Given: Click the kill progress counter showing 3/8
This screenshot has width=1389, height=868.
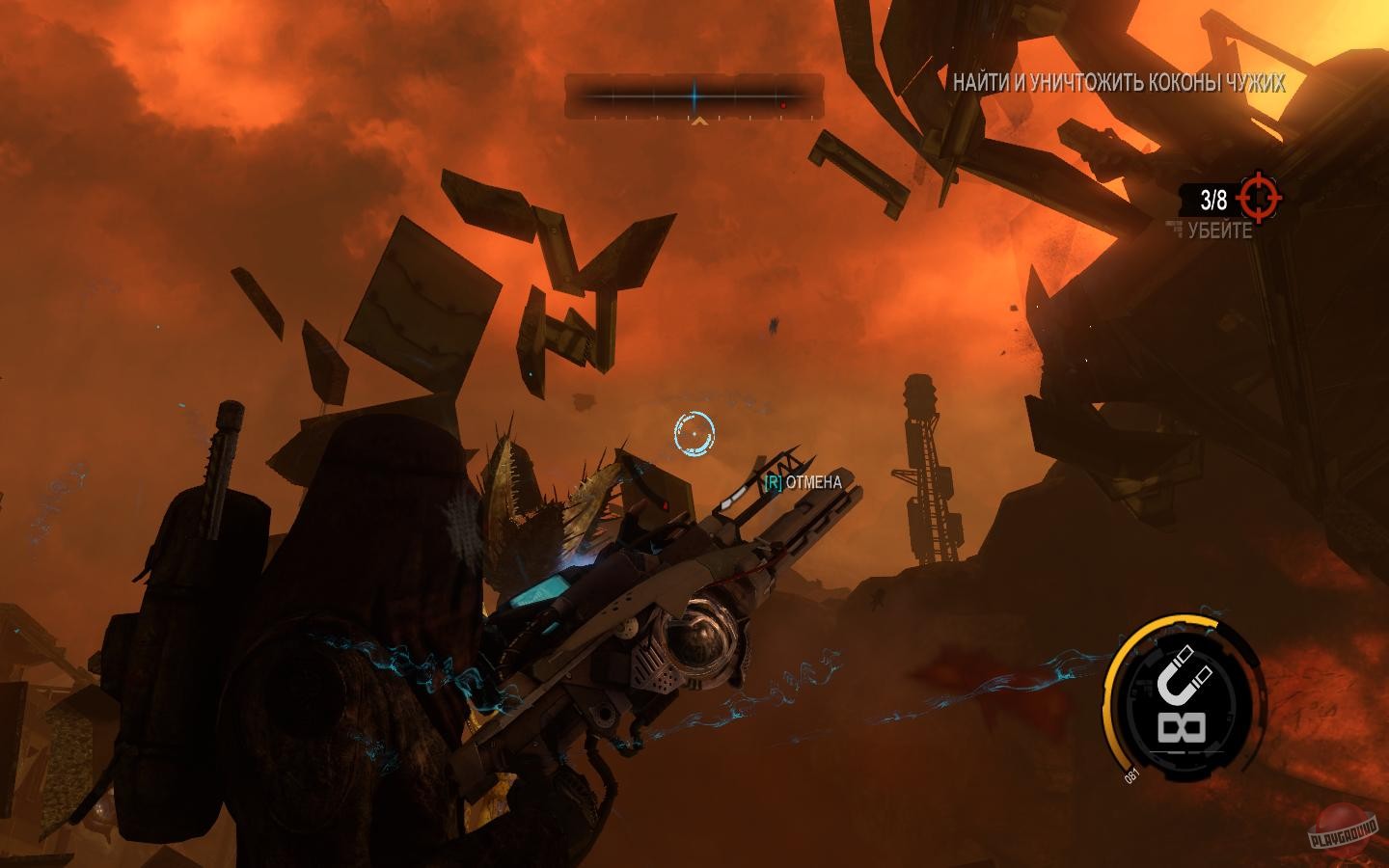Looking at the screenshot, I should click(x=1212, y=199).
